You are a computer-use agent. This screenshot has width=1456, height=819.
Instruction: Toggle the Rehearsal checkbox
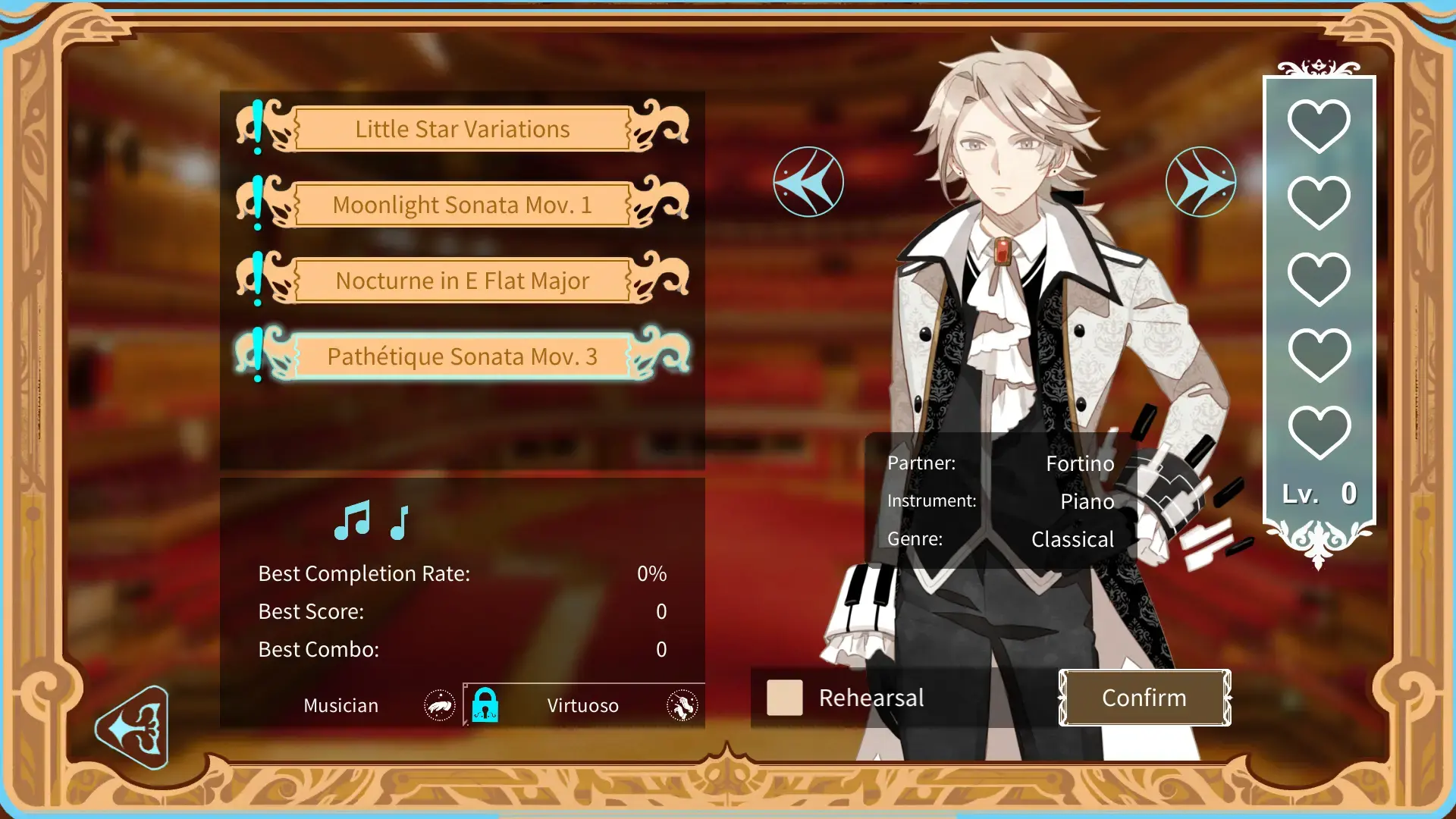tap(784, 698)
